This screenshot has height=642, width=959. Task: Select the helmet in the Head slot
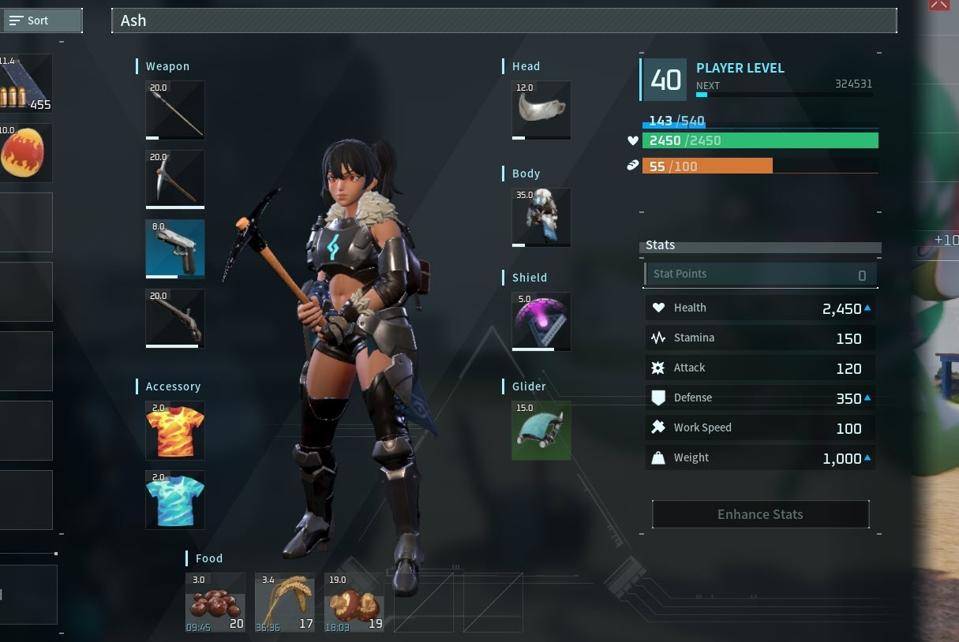[x=541, y=110]
